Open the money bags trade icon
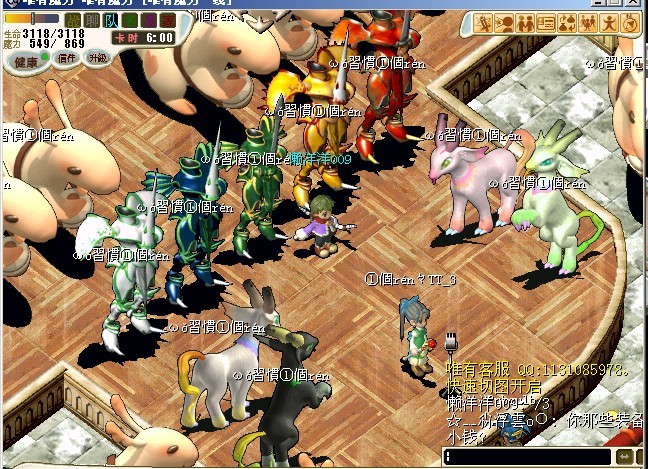The image size is (648, 469). [x=567, y=22]
